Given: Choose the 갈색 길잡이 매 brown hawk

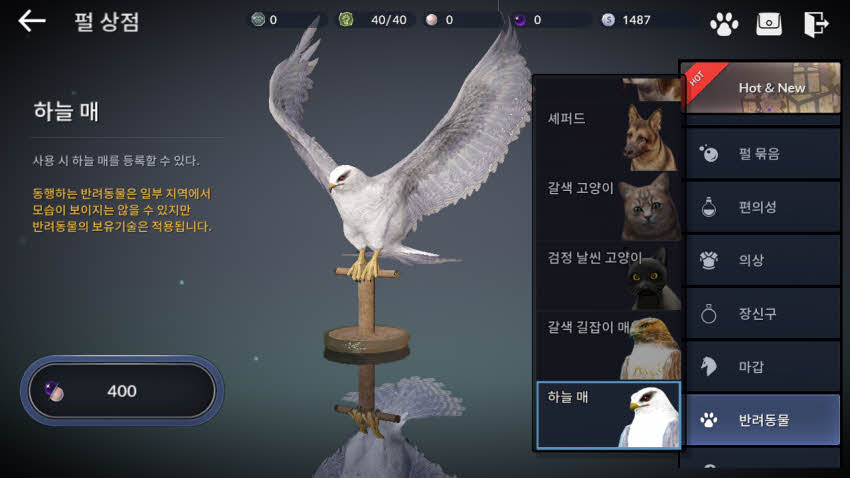Looking at the screenshot, I should coord(608,345).
